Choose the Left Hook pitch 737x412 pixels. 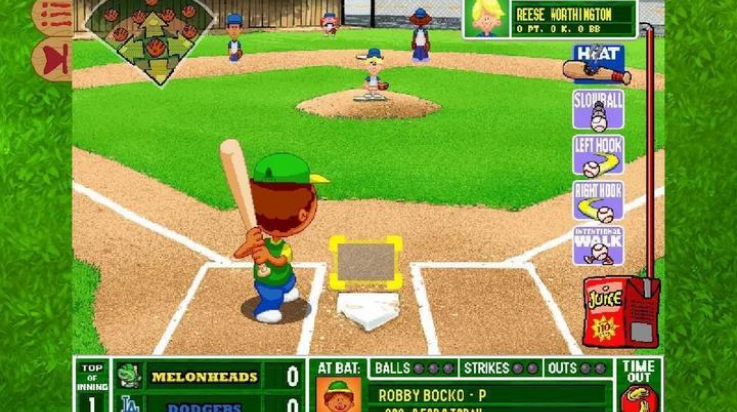click(598, 155)
